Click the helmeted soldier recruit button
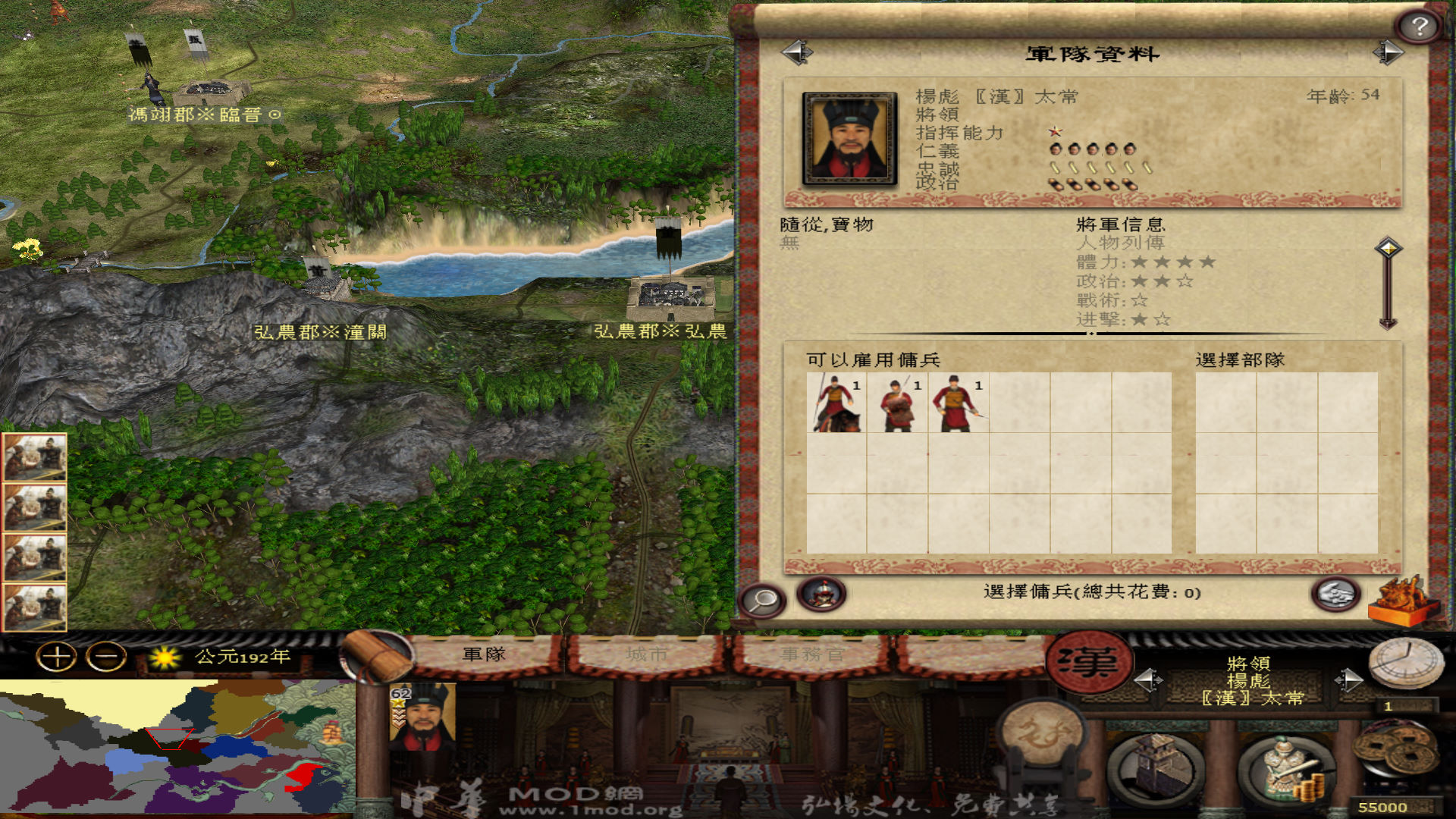1456x819 pixels. tap(821, 594)
